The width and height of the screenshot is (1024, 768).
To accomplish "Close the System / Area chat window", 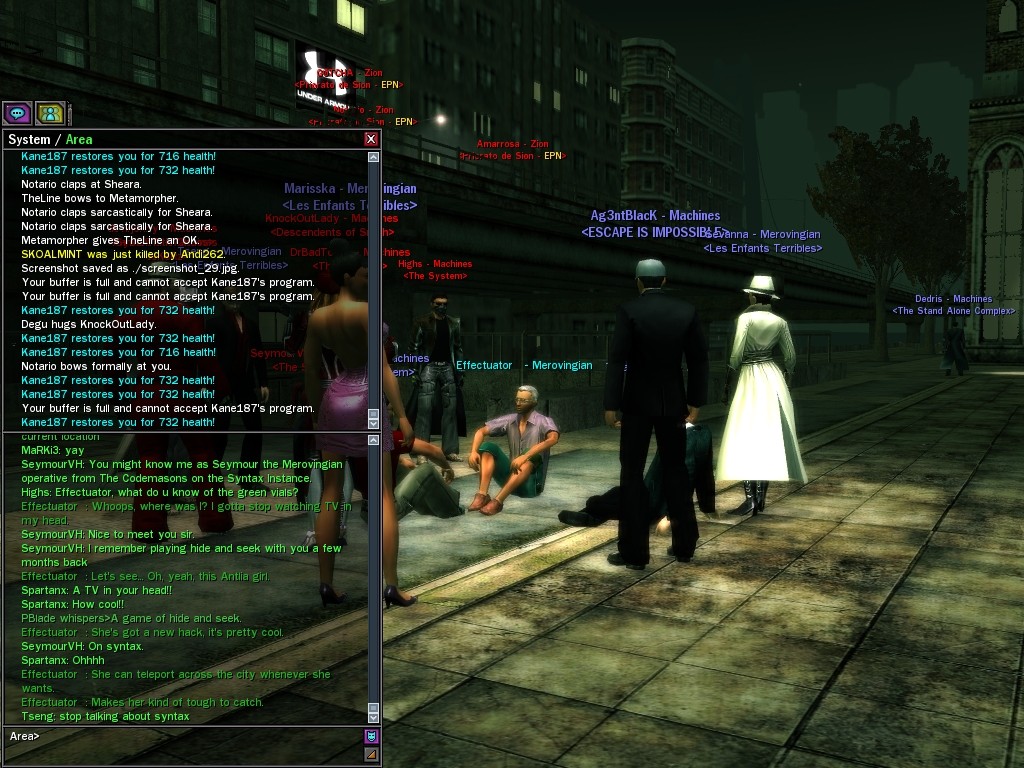I will [371, 139].
